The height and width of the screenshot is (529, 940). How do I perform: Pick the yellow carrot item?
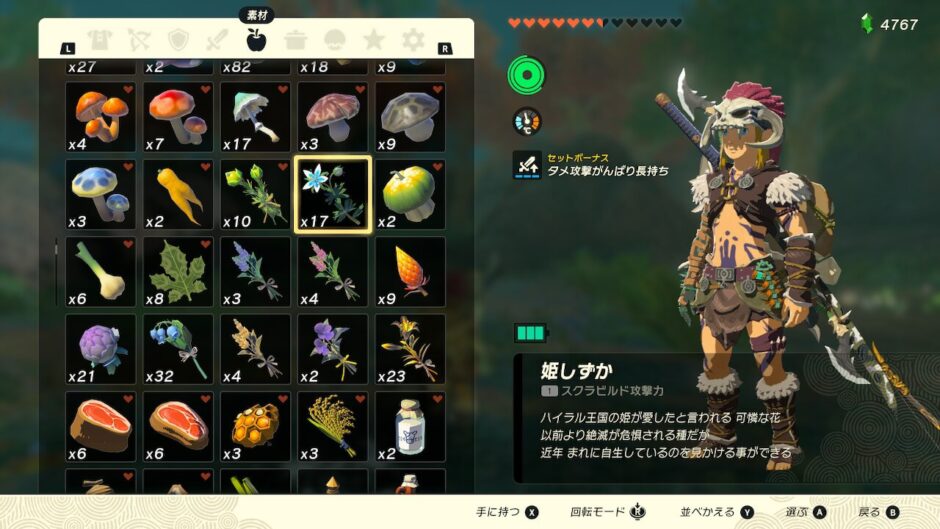(x=178, y=194)
